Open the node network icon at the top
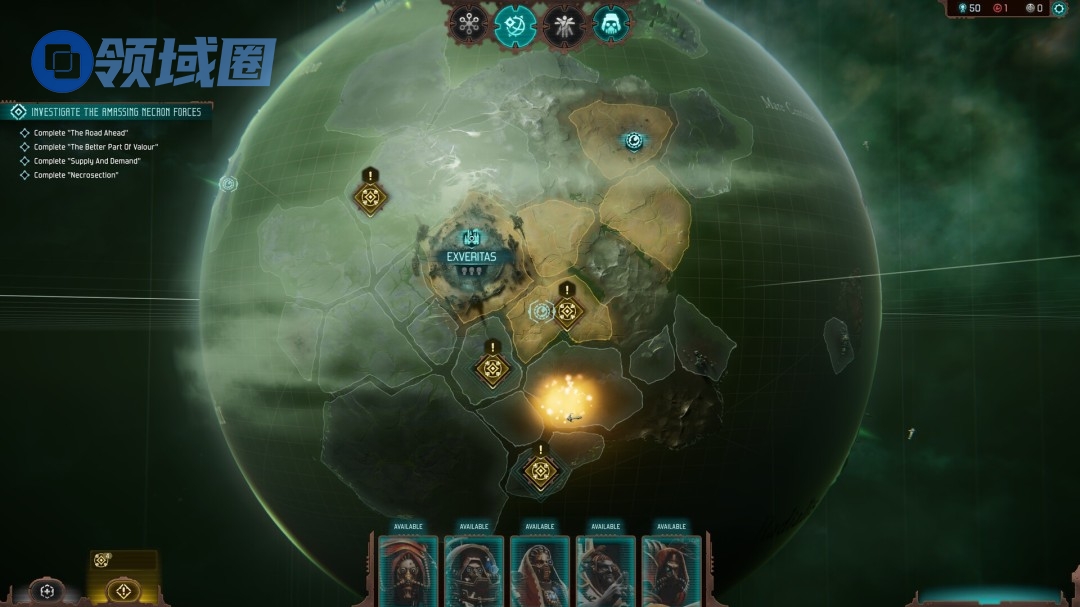This screenshot has height=607, width=1080. pos(468,24)
